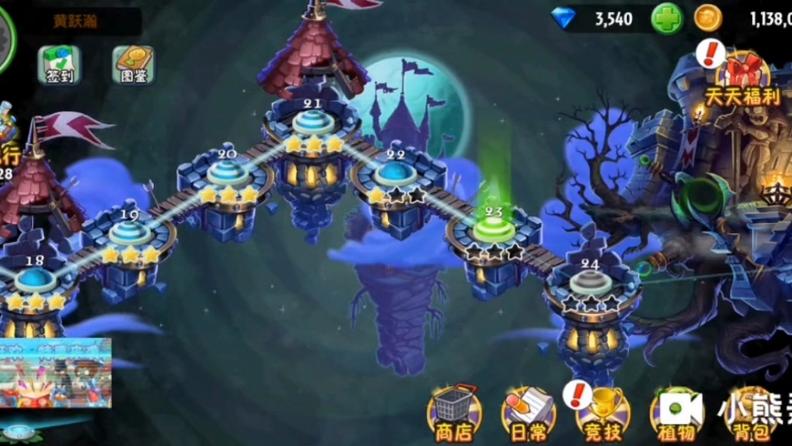This screenshot has width=792, height=446.
Task: Click the gold coin currency icon
Action: point(707,17)
